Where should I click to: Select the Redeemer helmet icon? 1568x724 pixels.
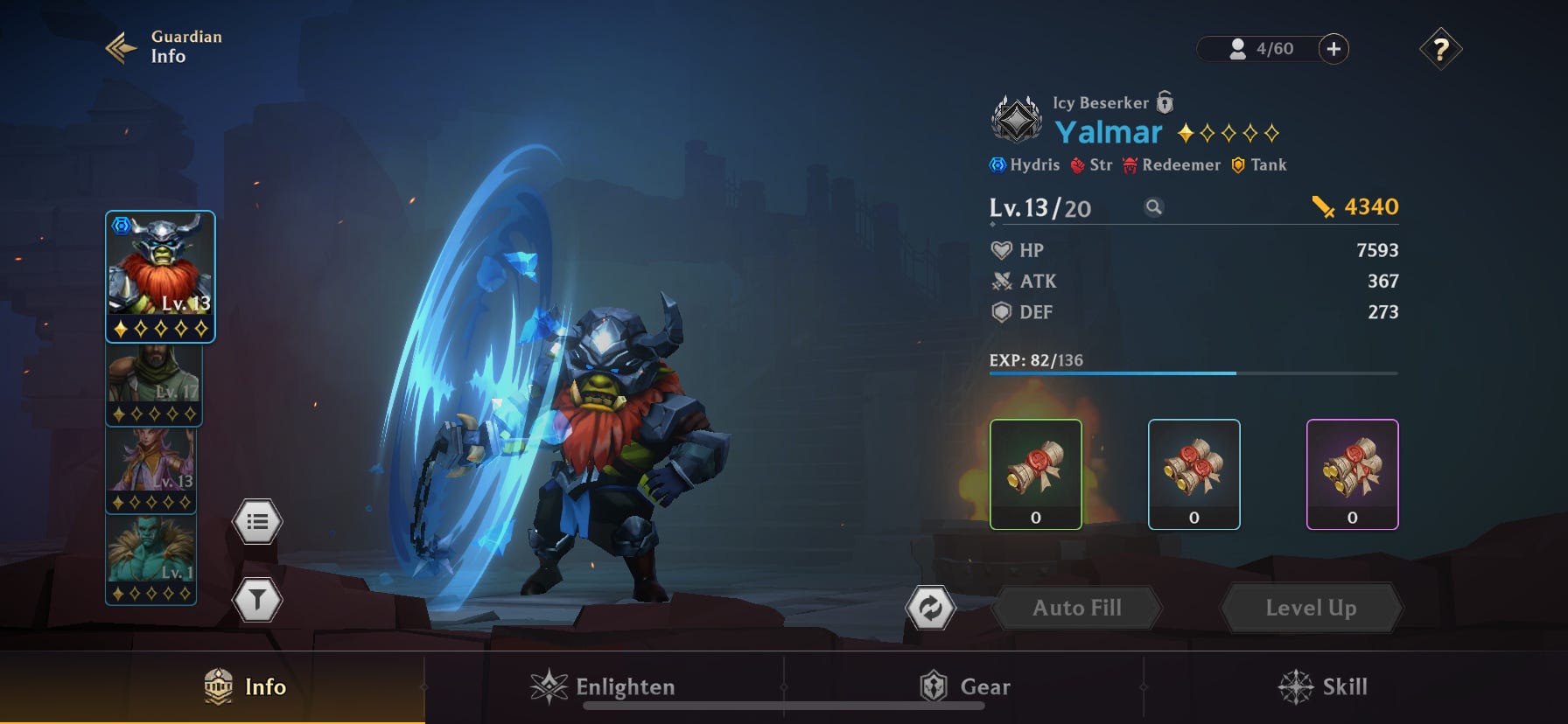pyautogui.click(x=1130, y=164)
